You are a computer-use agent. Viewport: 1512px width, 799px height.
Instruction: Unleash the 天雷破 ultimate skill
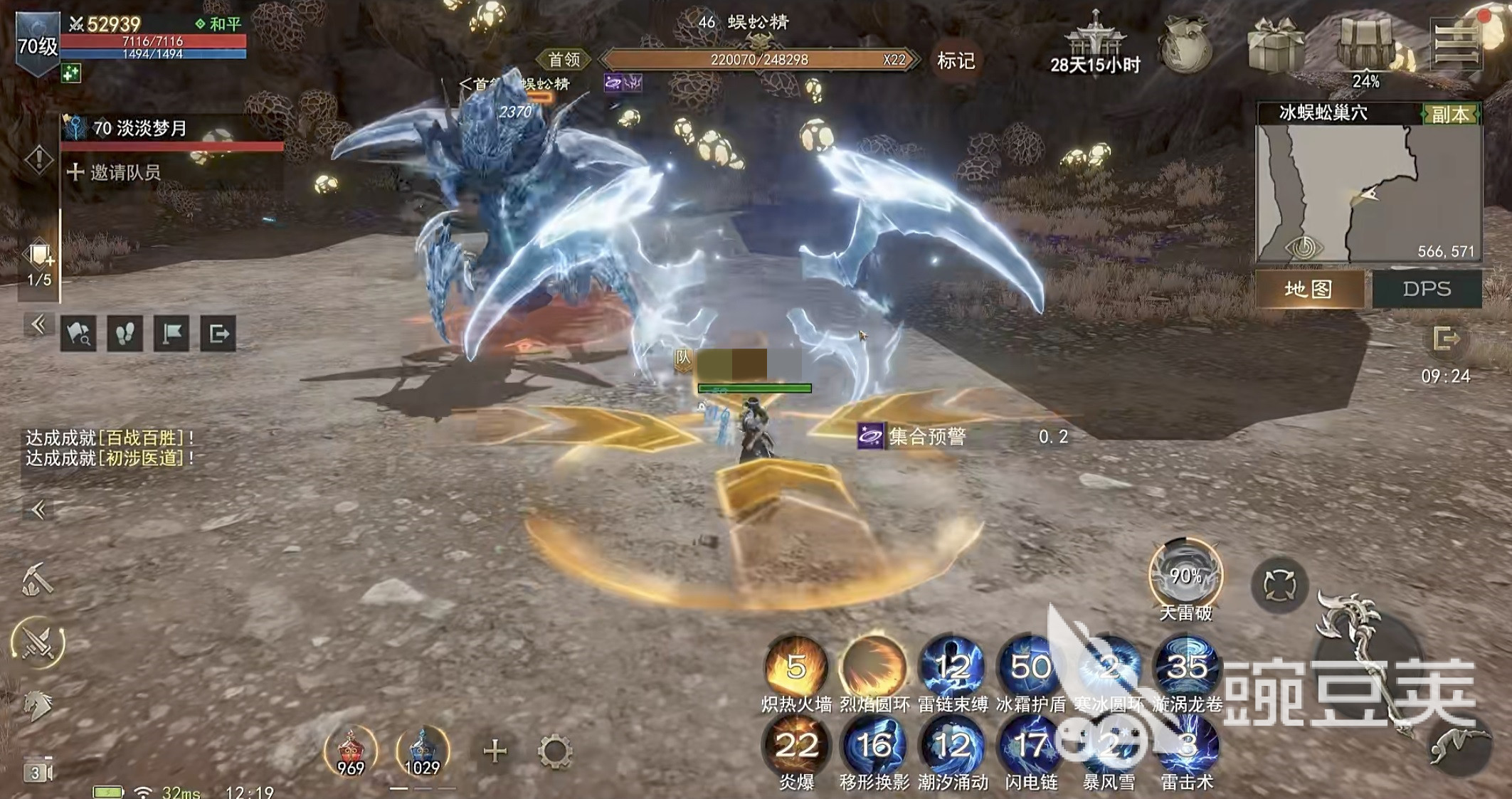pos(1185,576)
